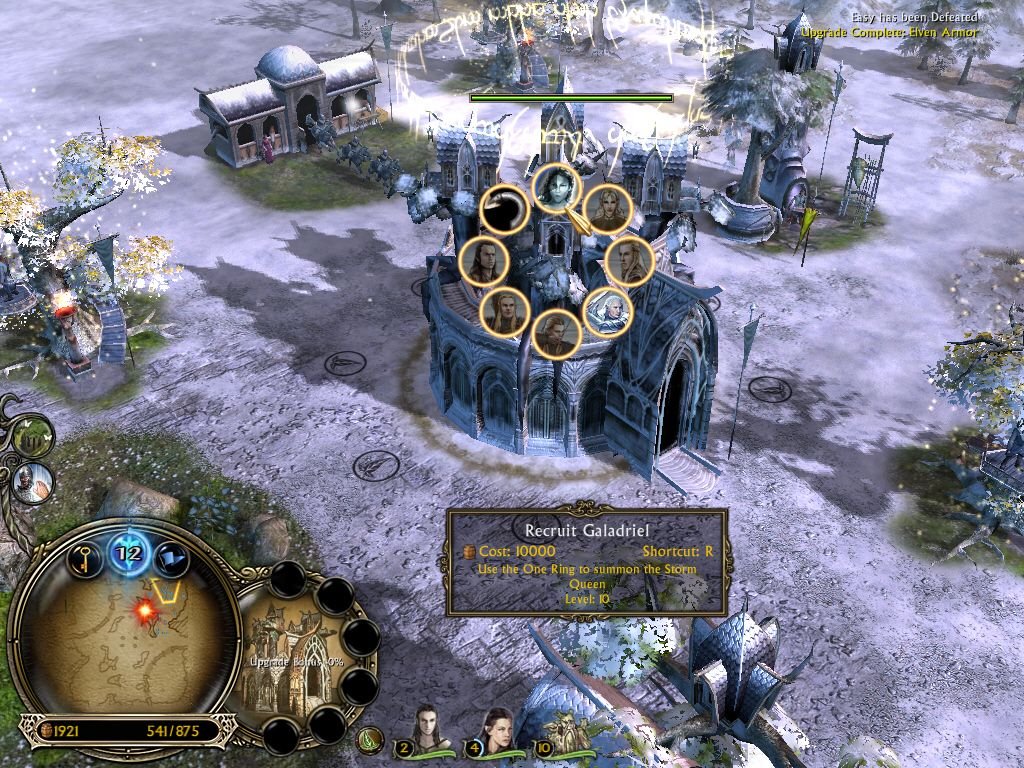1024x768 pixels.
Task: Select the level 2 dark-haired elf hero
Action: [428, 728]
